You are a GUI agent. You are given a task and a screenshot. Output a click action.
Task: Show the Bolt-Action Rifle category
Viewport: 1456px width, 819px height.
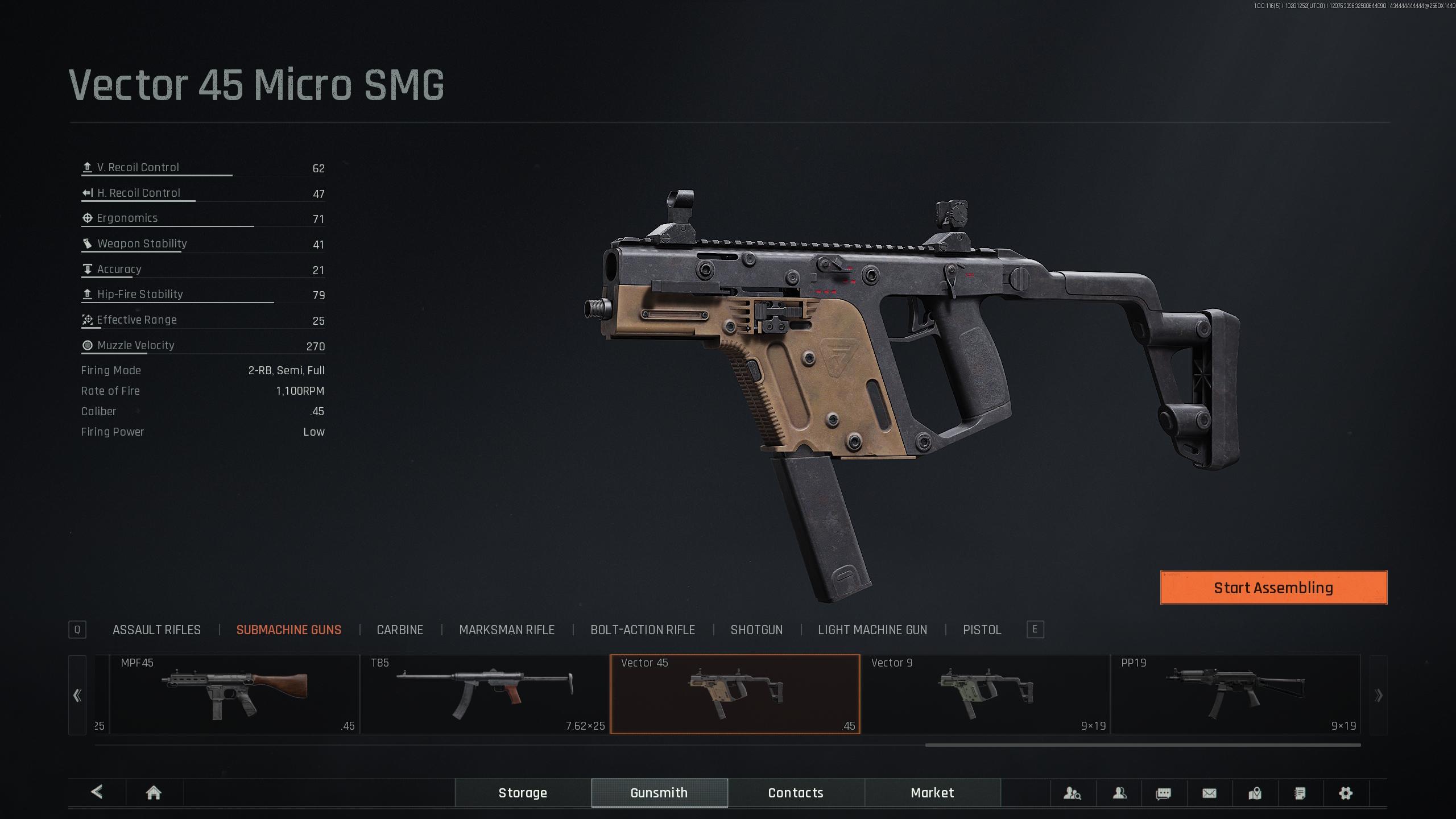642,630
